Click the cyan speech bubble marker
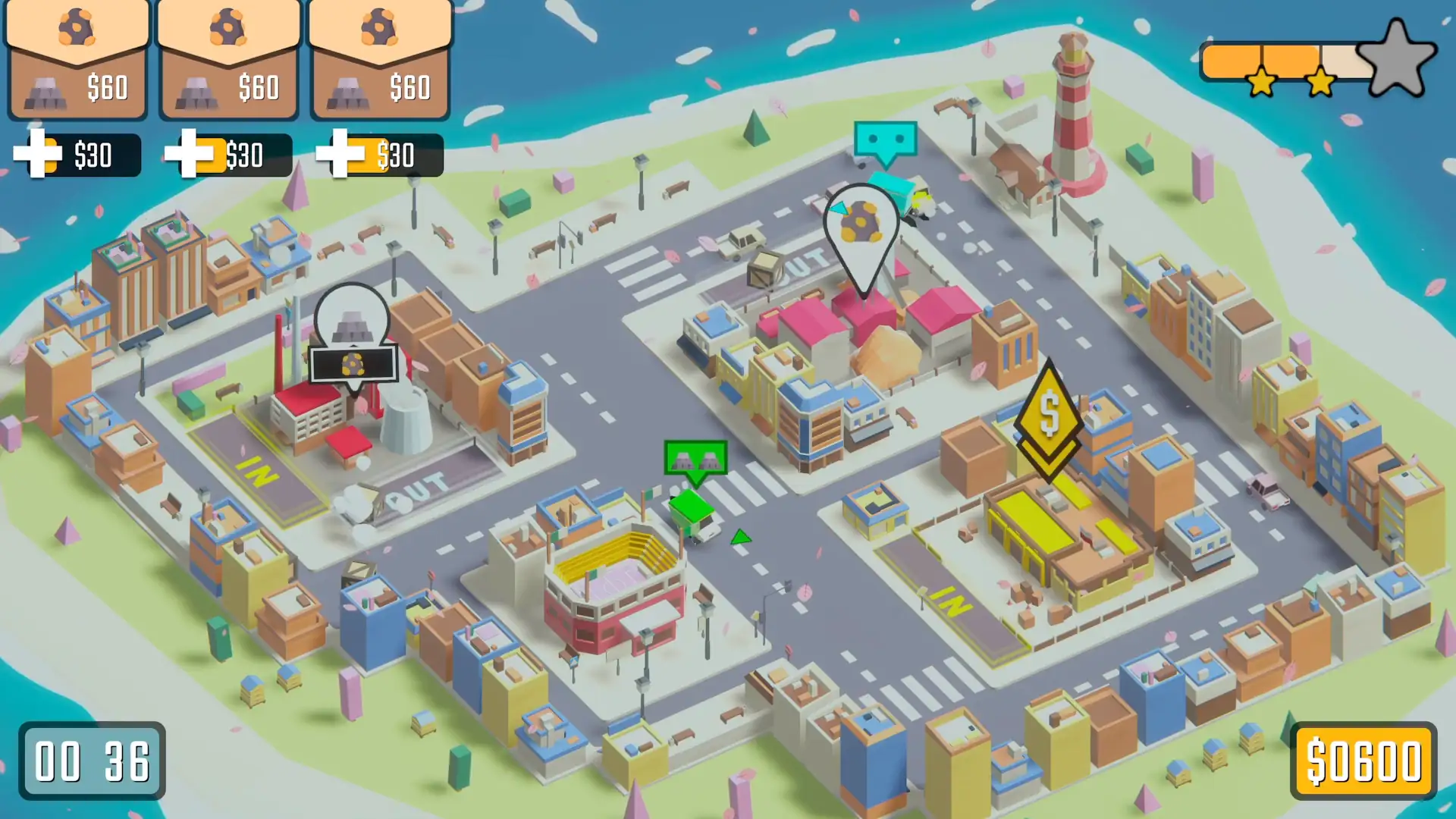 click(885, 141)
